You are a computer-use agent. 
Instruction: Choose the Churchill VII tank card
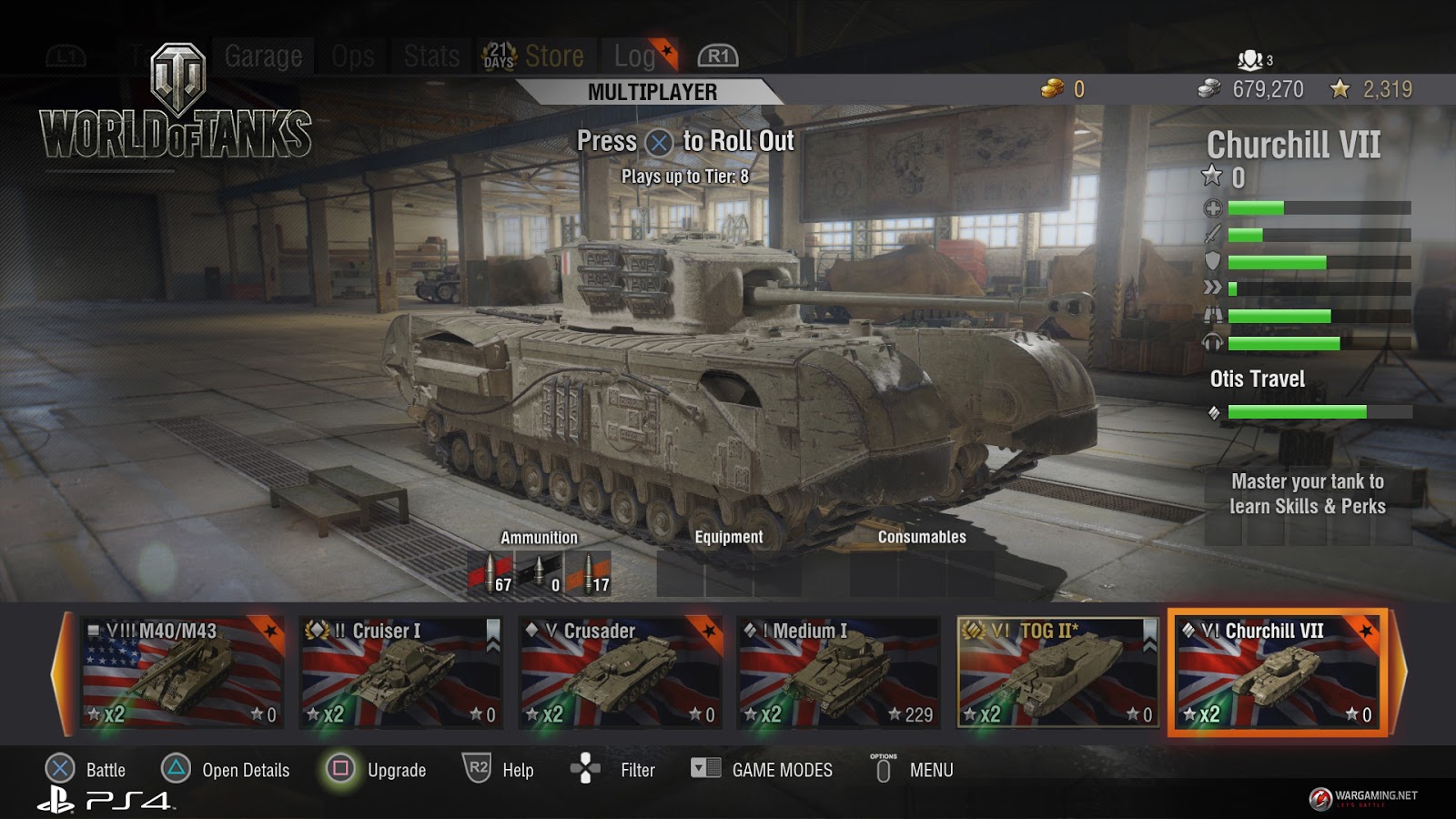point(1277,672)
